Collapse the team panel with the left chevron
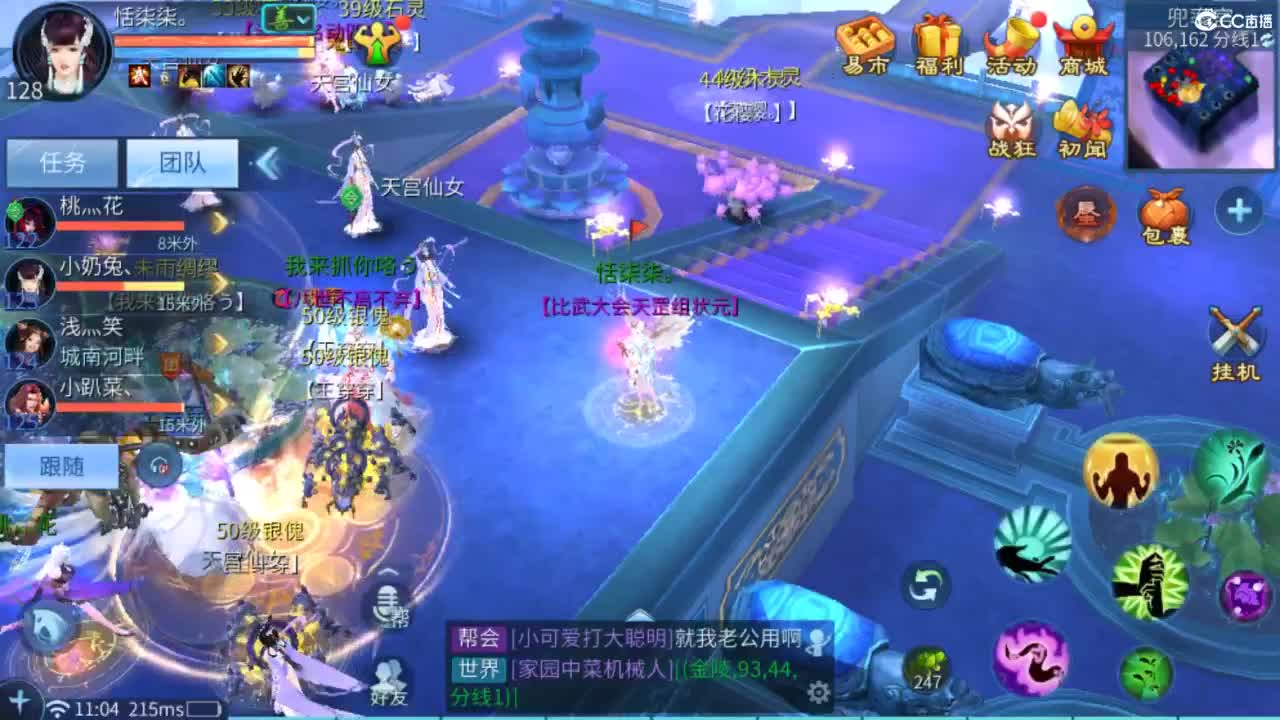This screenshot has height=720, width=1280. pos(266,163)
